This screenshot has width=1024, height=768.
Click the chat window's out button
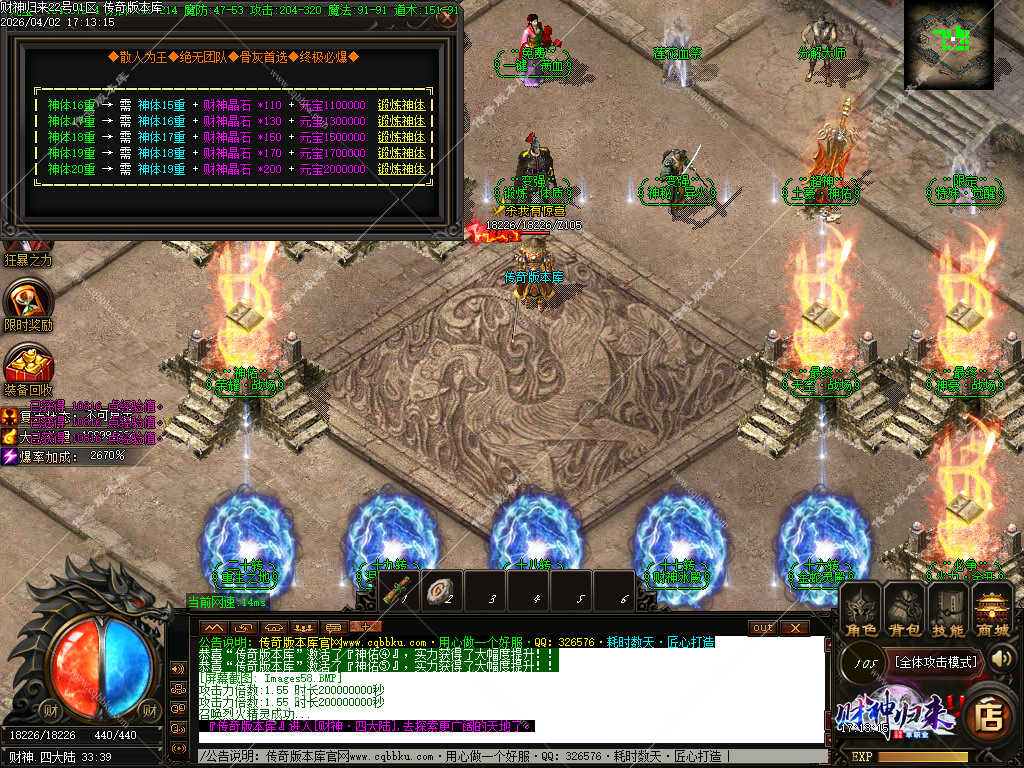click(762, 627)
